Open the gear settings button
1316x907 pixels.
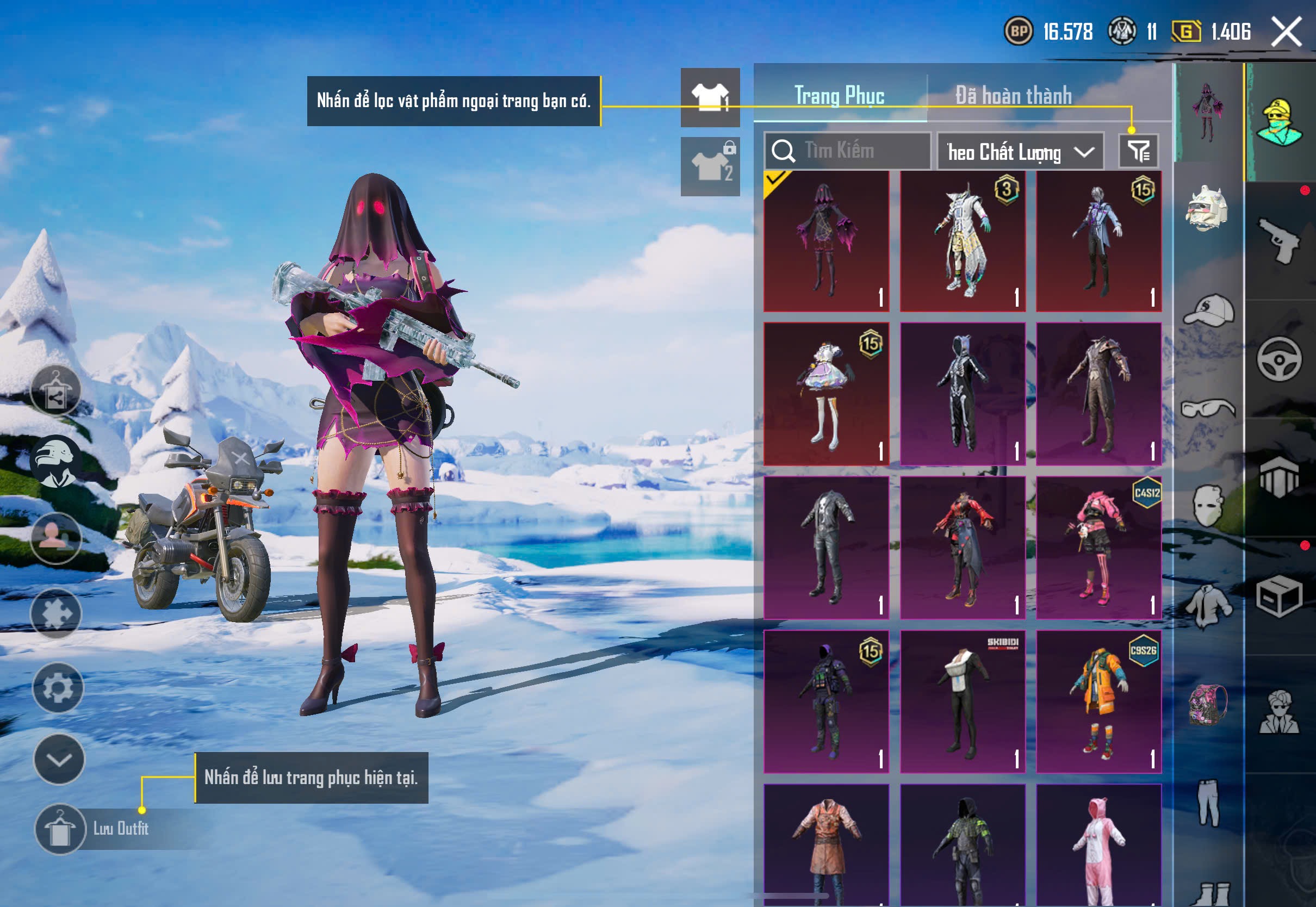pos(58,688)
